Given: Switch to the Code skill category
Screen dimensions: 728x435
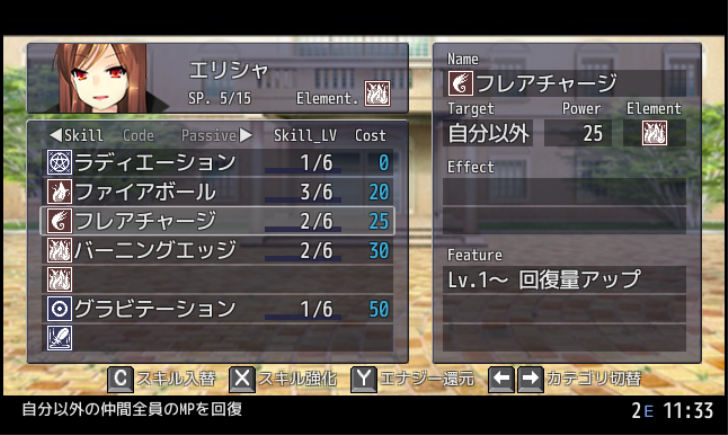Looking at the screenshot, I should (x=138, y=135).
